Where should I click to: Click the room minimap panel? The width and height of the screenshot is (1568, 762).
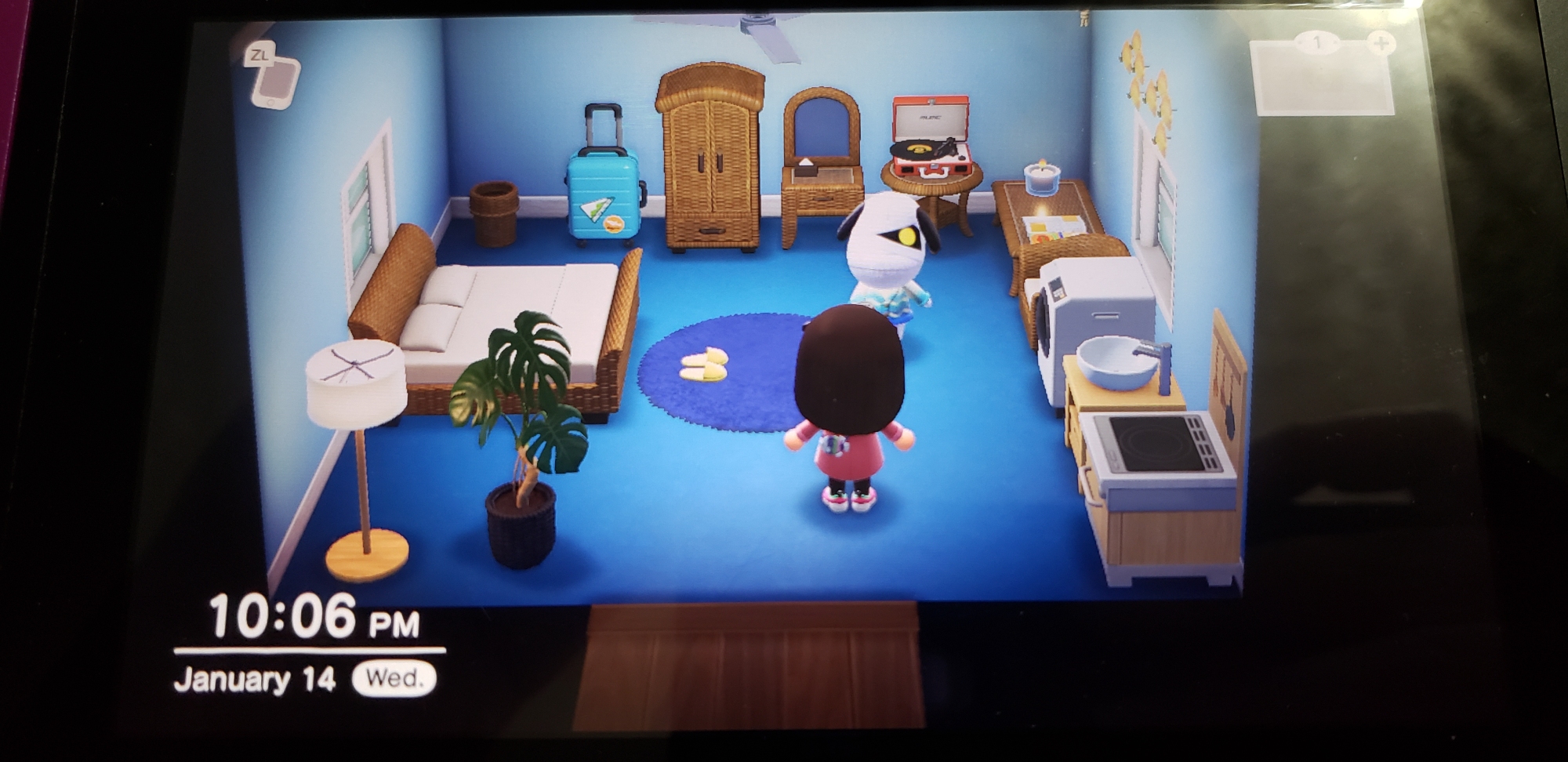[x=1323, y=78]
